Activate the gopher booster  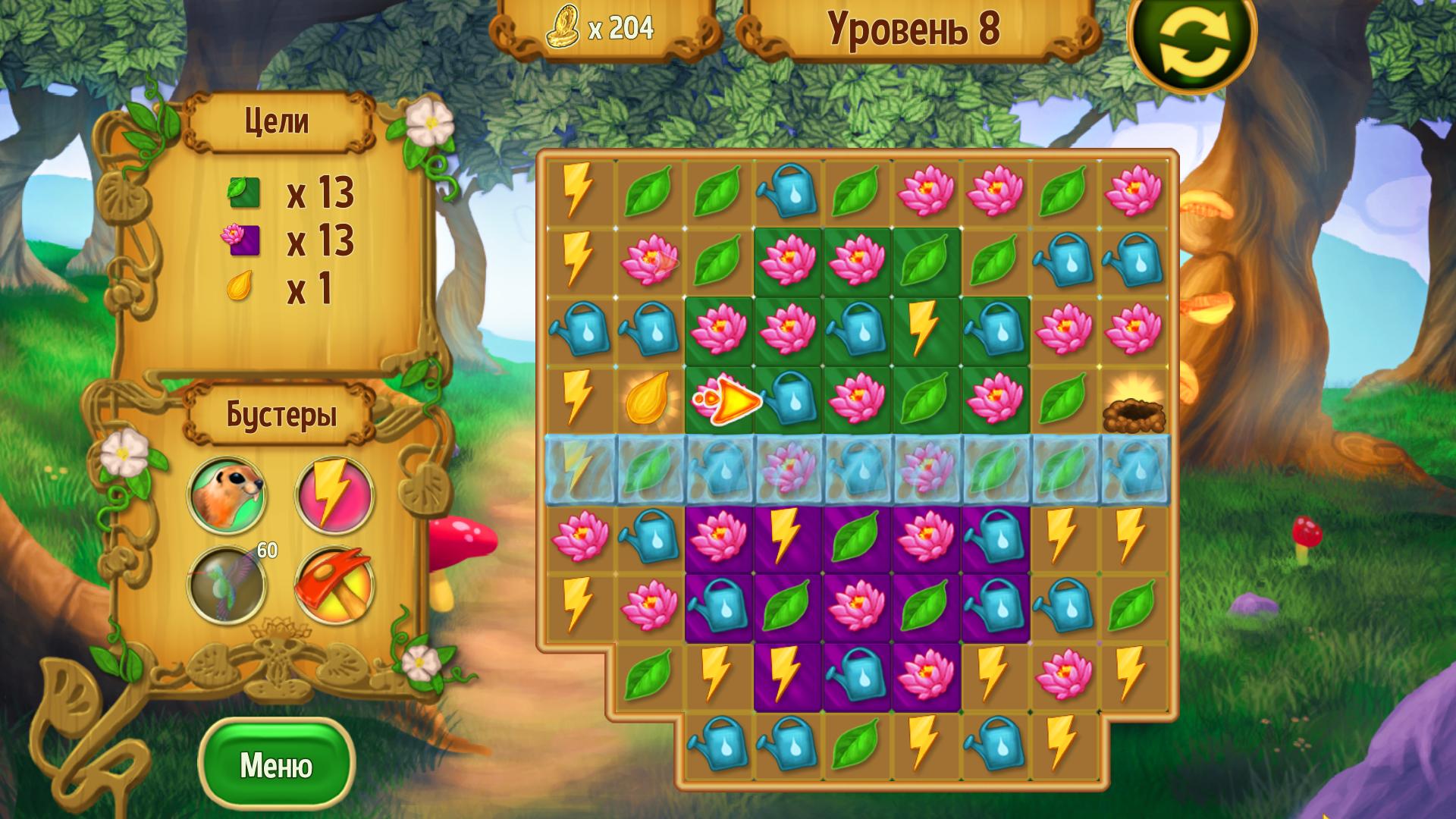pos(227,495)
